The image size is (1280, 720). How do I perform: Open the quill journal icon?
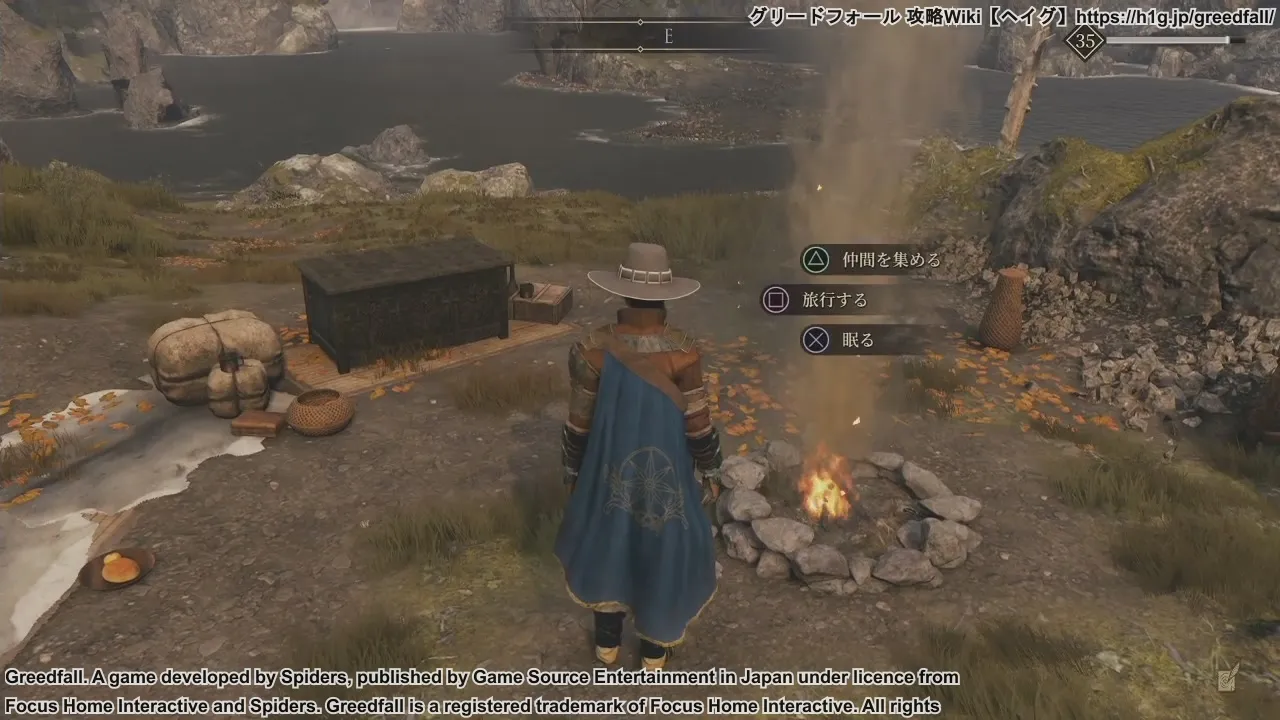(1227, 677)
